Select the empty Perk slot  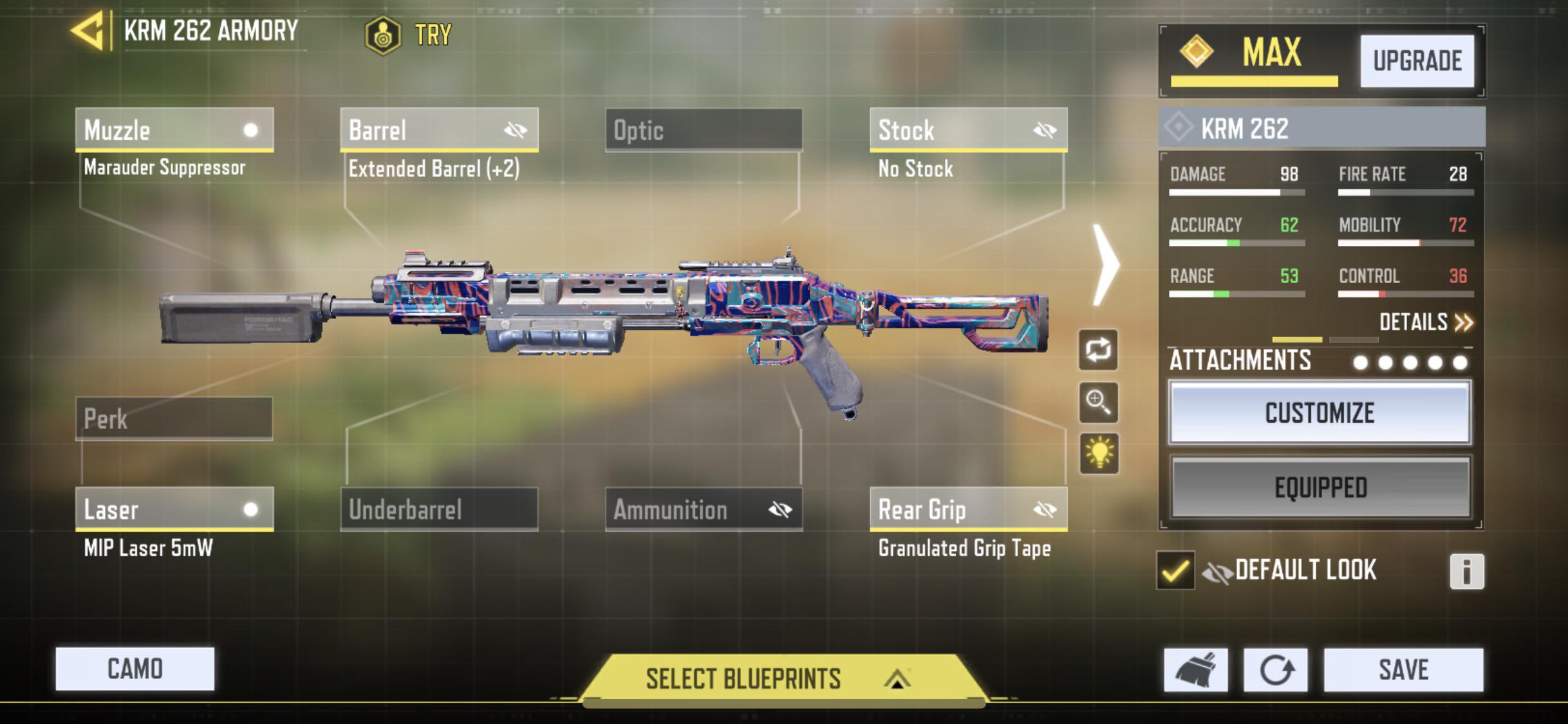pyautogui.click(x=174, y=419)
